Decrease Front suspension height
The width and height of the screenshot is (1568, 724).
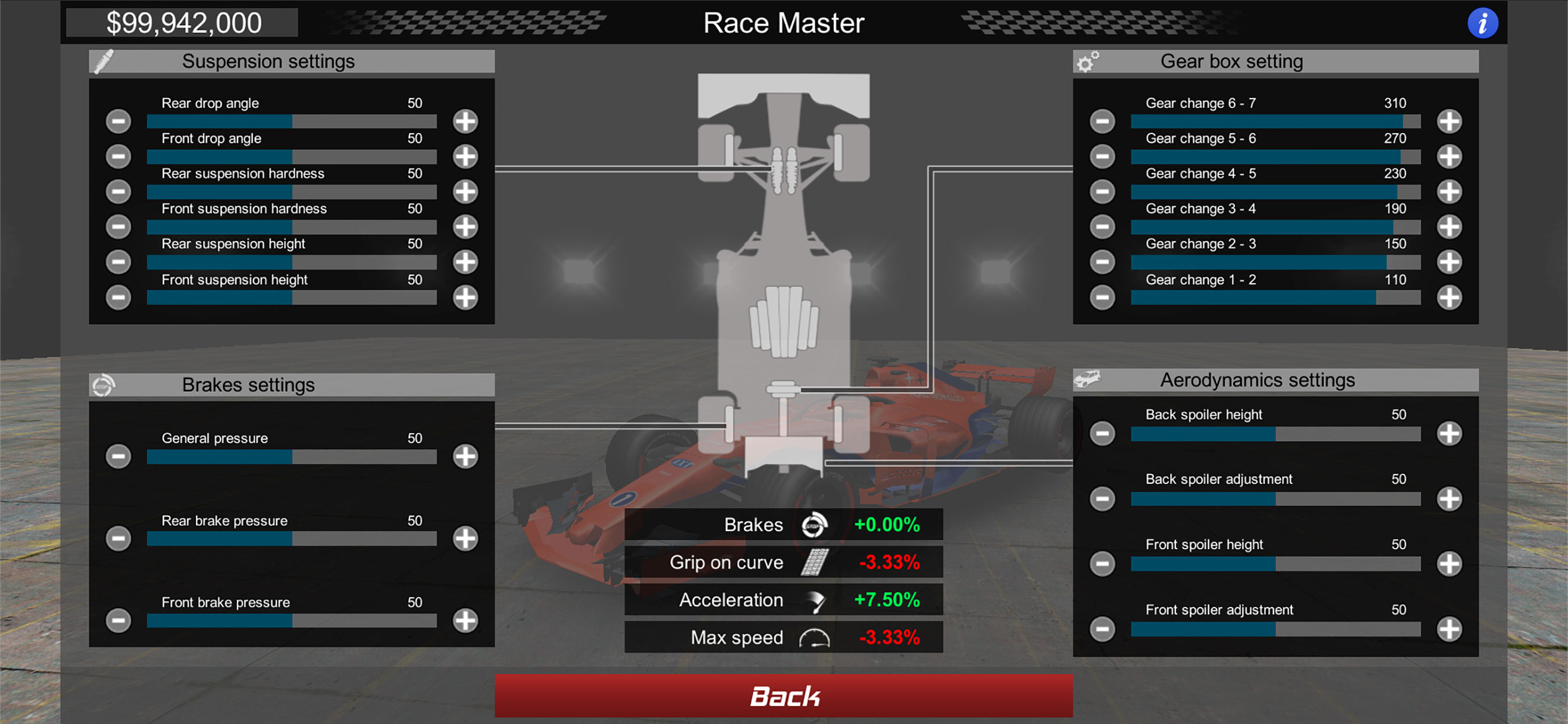click(118, 297)
